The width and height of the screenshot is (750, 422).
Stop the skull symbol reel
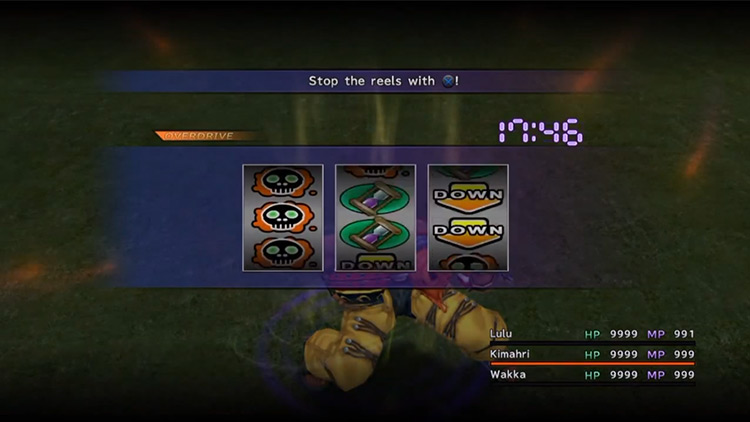(x=283, y=218)
